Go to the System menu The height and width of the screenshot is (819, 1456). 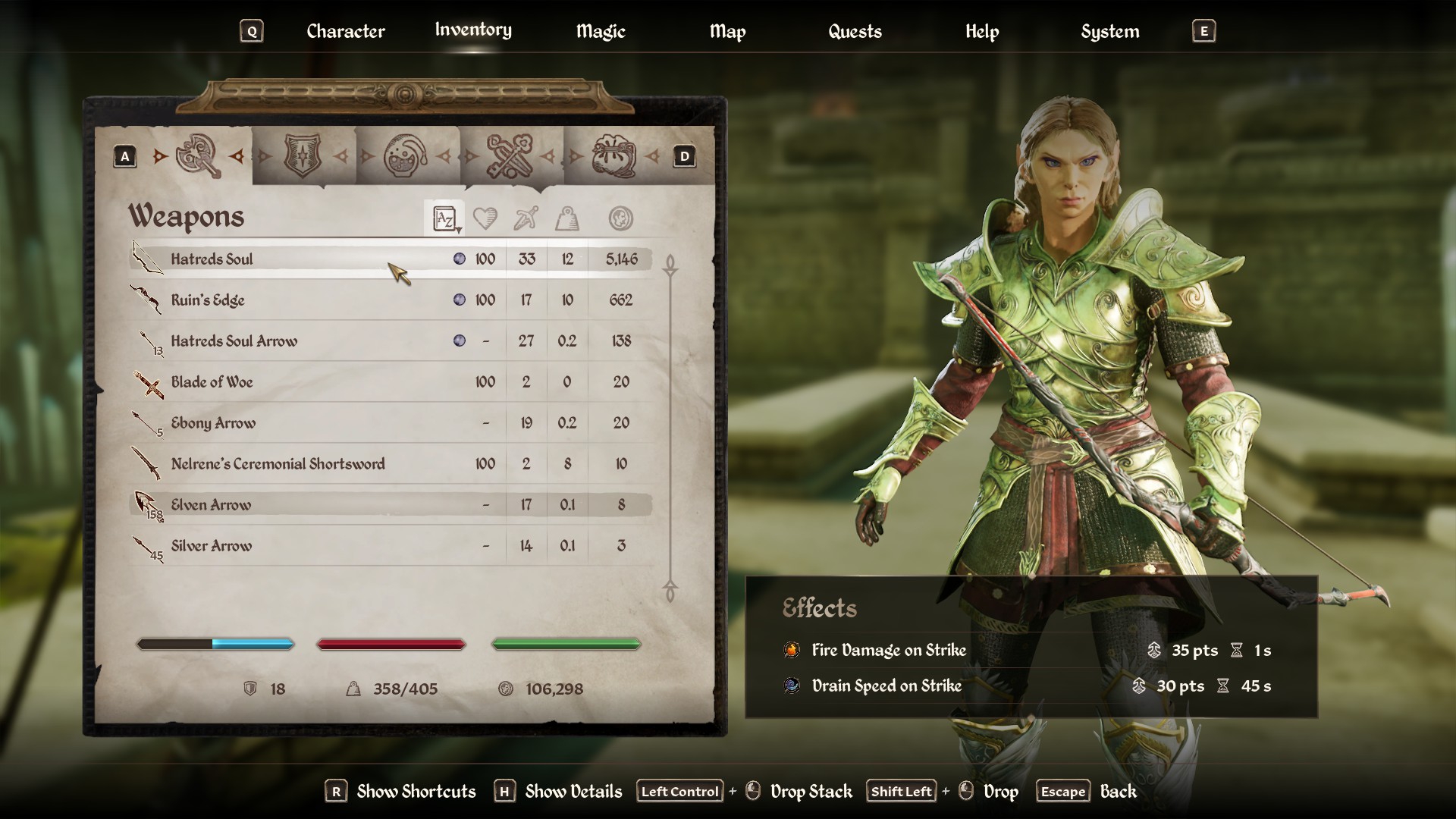pos(1109,31)
